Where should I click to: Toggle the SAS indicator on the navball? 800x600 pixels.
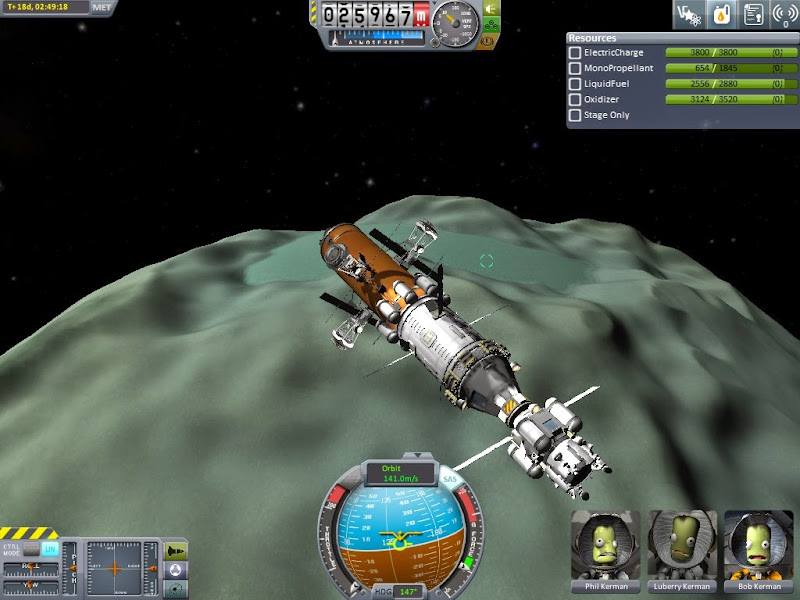point(450,480)
